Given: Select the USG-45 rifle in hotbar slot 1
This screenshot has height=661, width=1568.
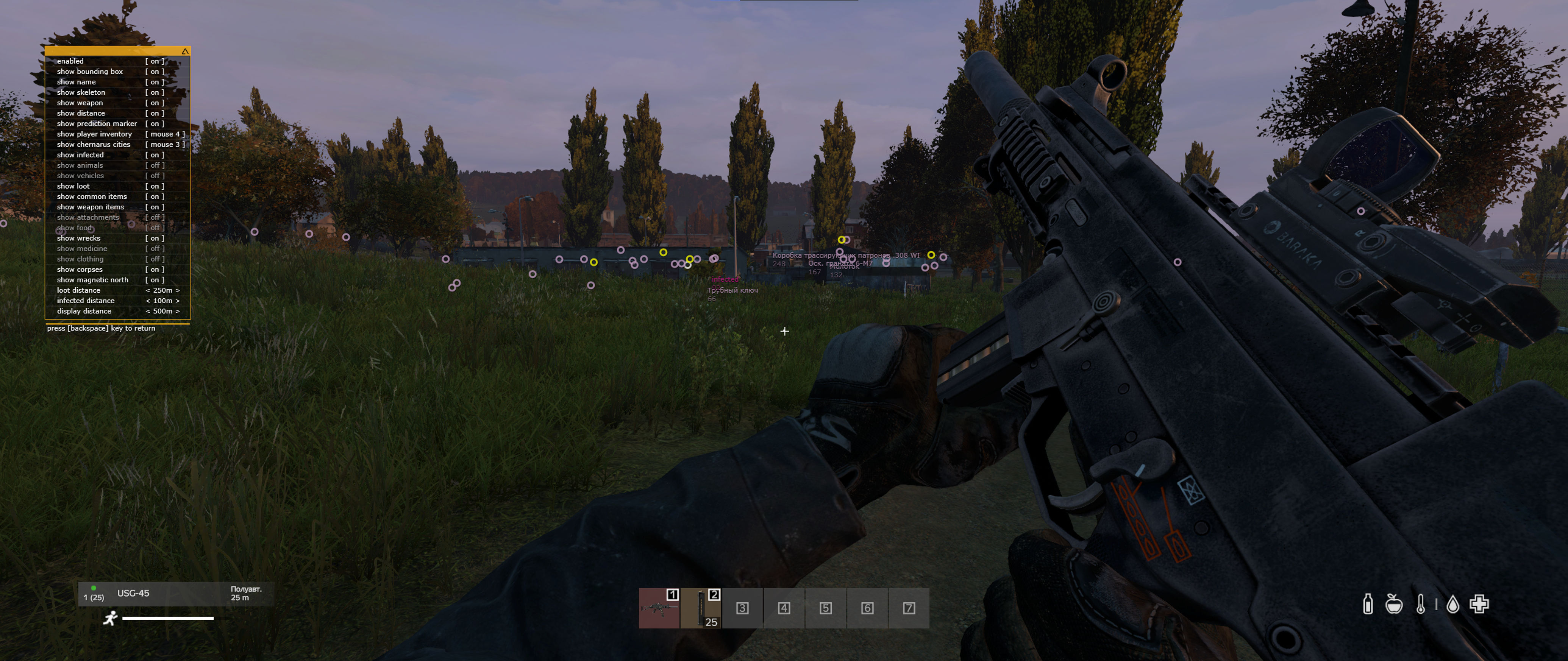Looking at the screenshot, I should 659,608.
